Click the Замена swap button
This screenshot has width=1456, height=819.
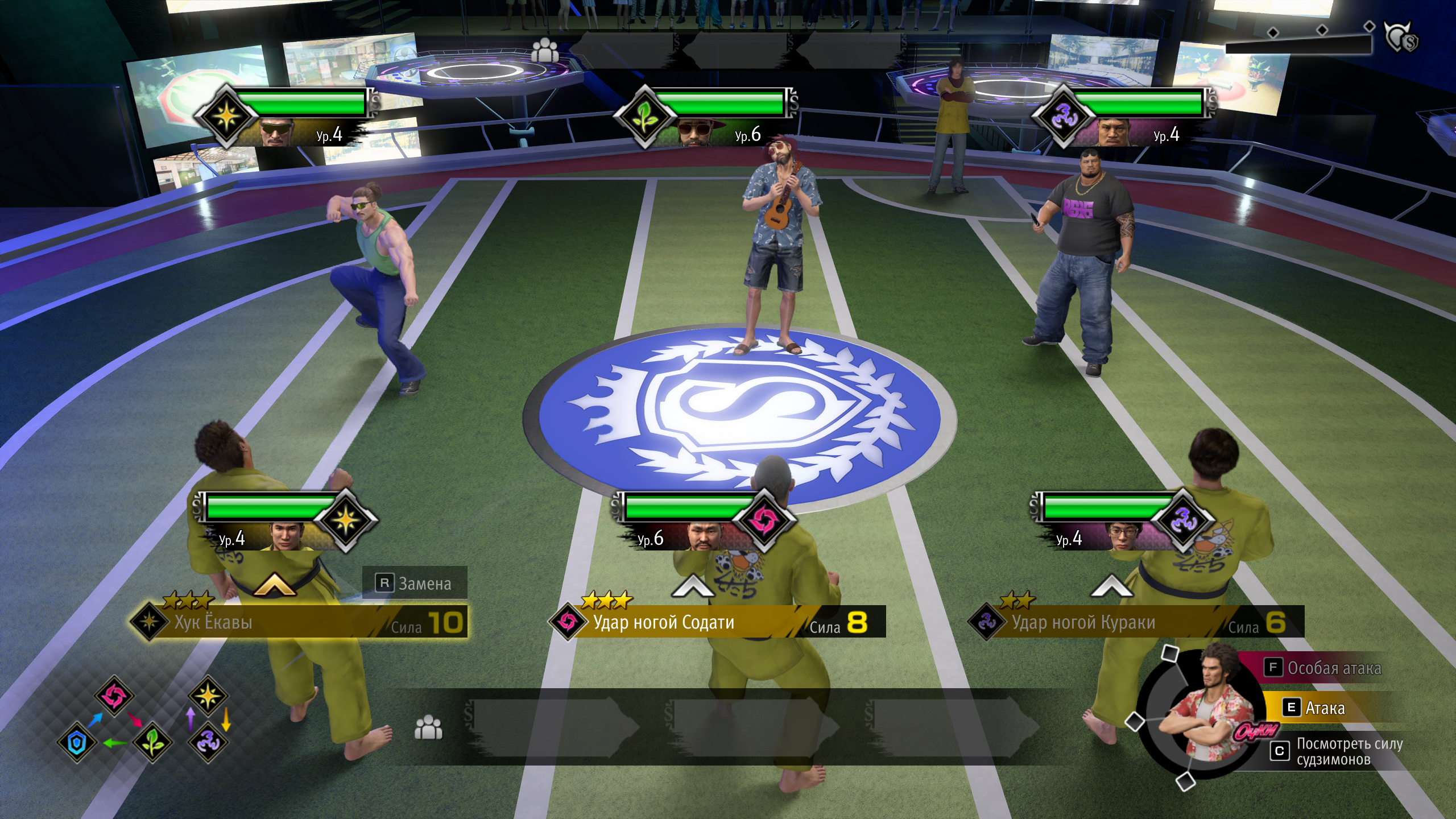pos(415,583)
